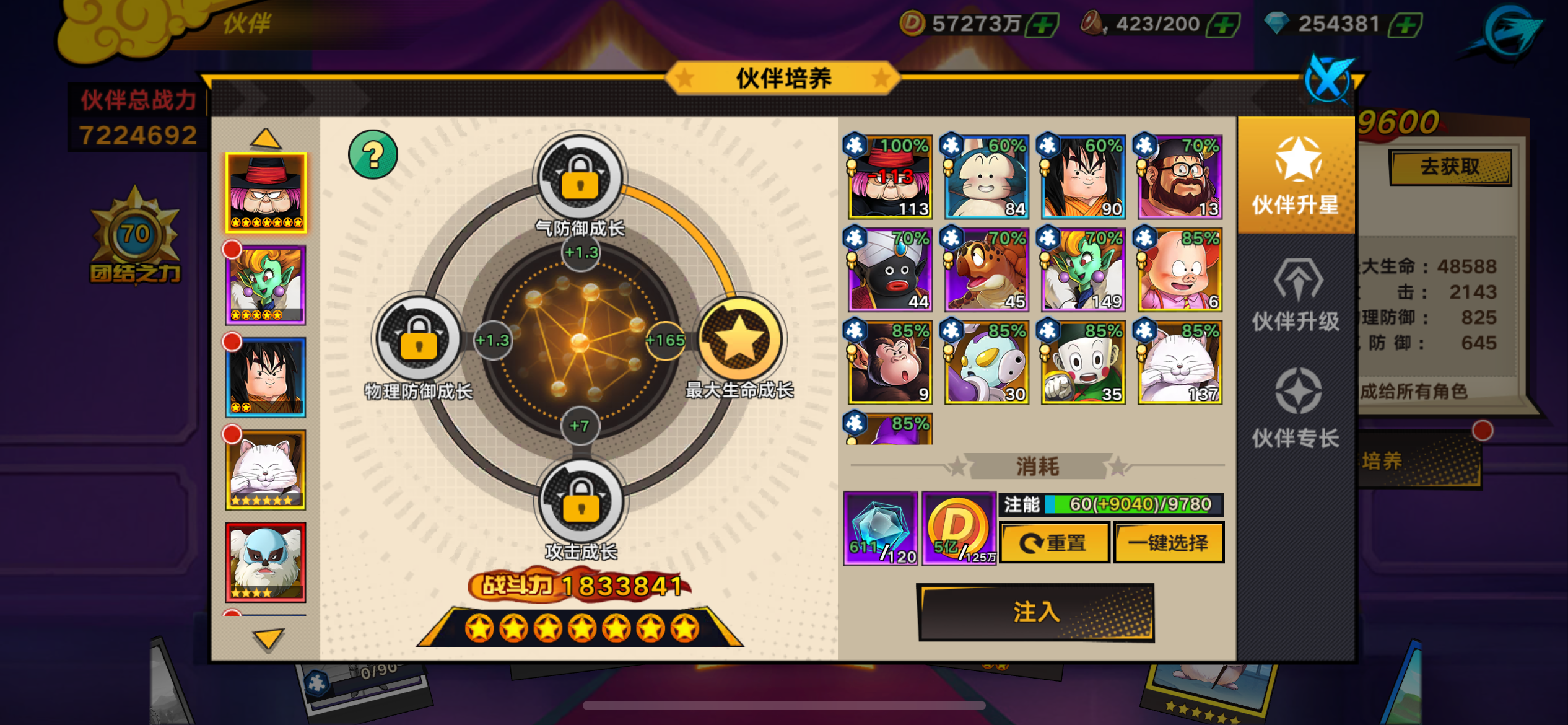Pick the pig material card with count 6
Viewport: 1568px width, 725px height.
[1179, 270]
